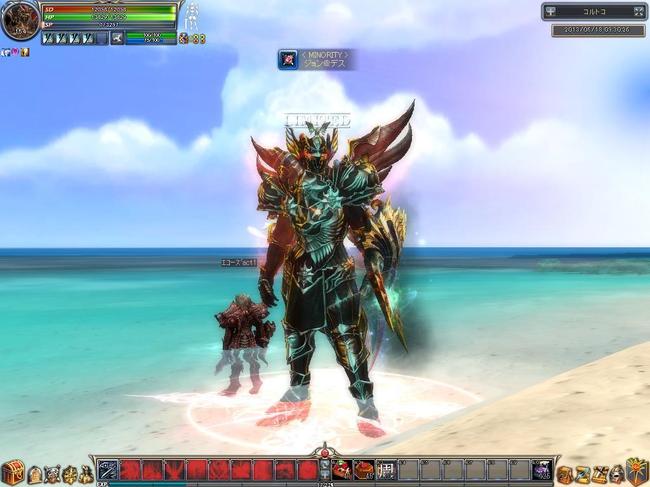This screenshot has width=650, height=487.
Task: Select the MINORITY guild target nameplate
Action: coord(316,59)
